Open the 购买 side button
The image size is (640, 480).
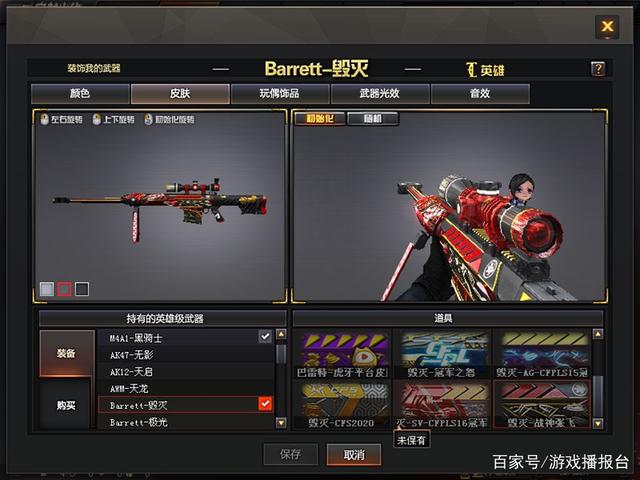(x=65, y=405)
